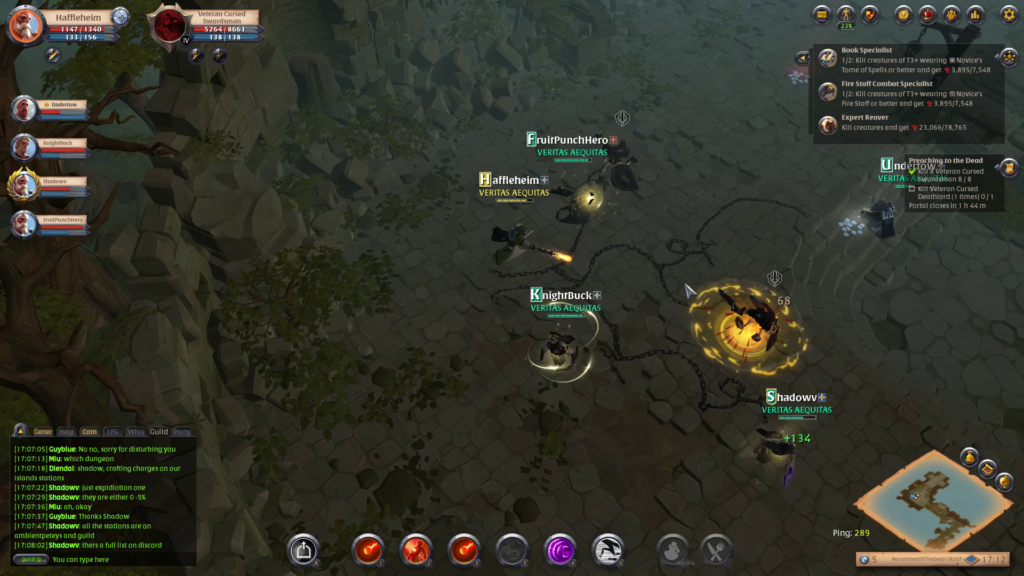
Task: Collapse the achievement tracker with arrow
Action: pos(802,58)
